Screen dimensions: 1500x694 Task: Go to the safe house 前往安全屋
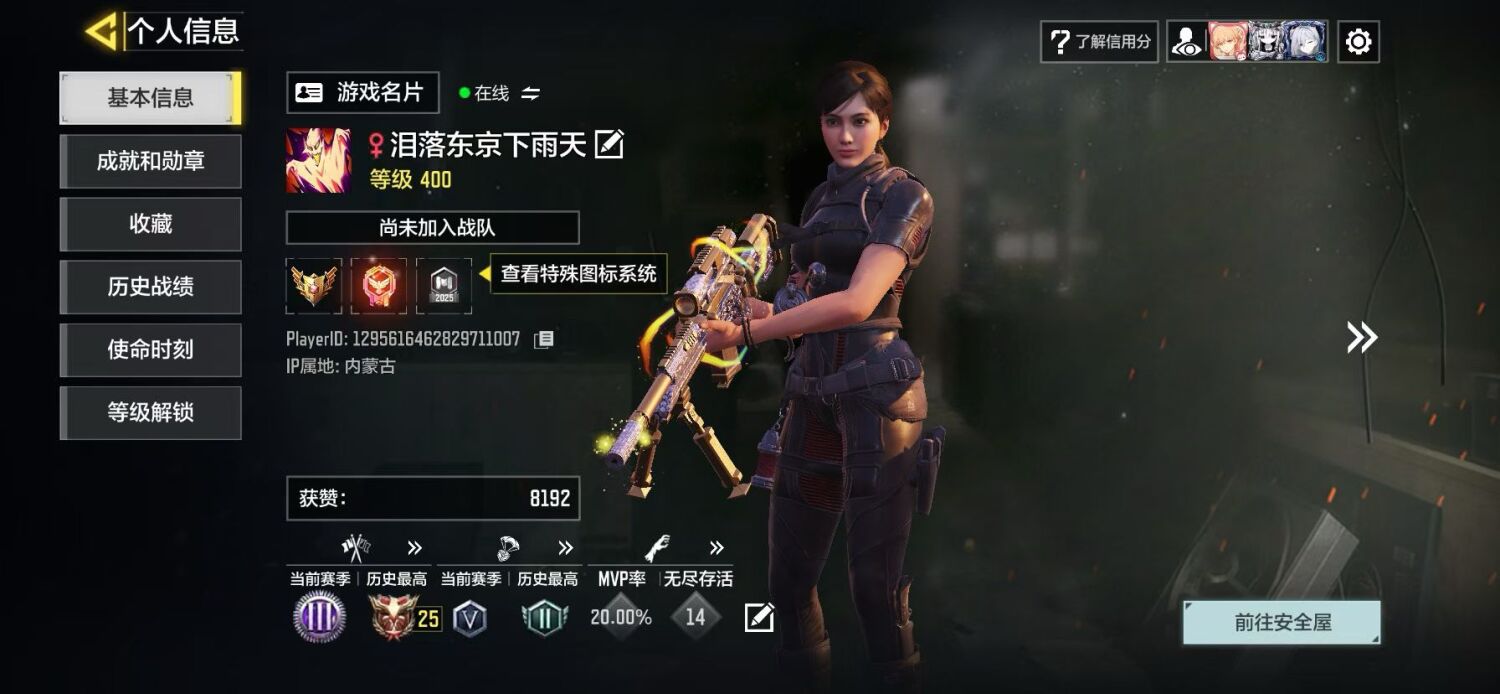pyautogui.click(x=1281, y=622)
